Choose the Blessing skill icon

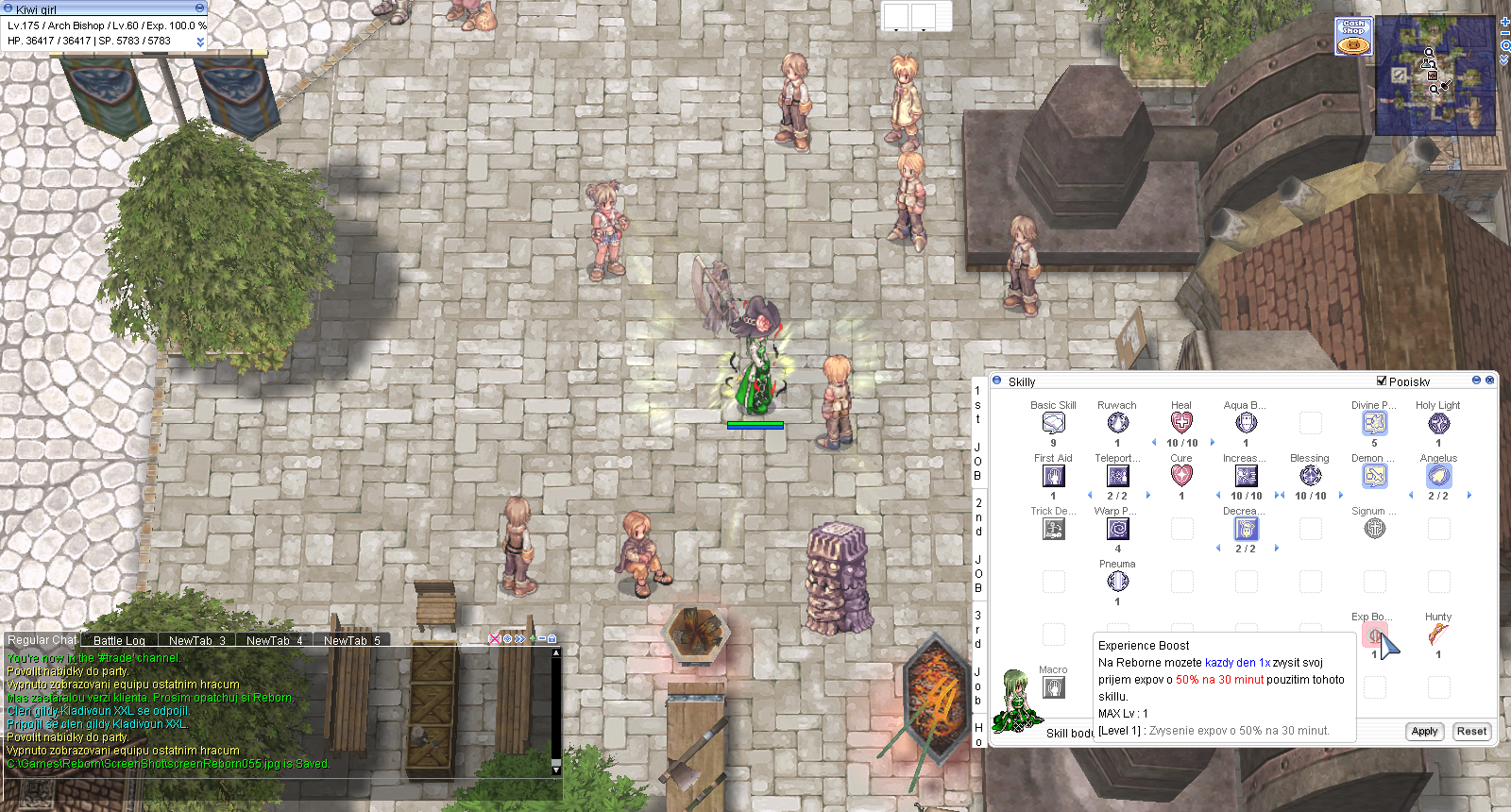point(1310,476)
